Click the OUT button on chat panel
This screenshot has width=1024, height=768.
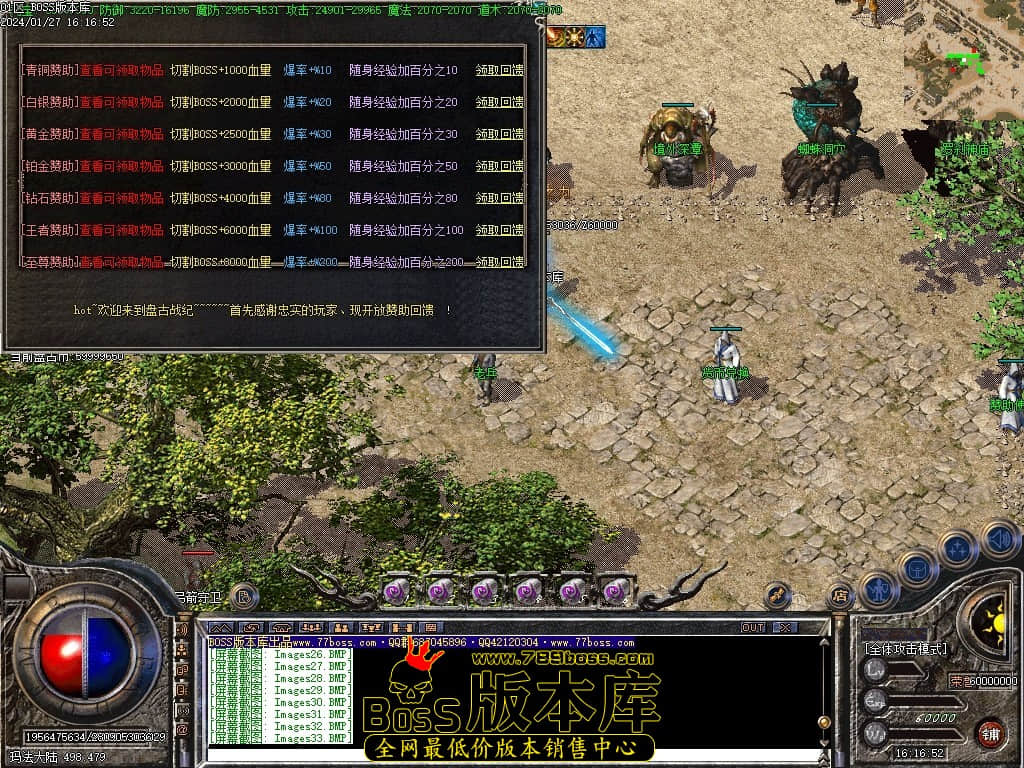pyautogui.click(x=753, y=627)
